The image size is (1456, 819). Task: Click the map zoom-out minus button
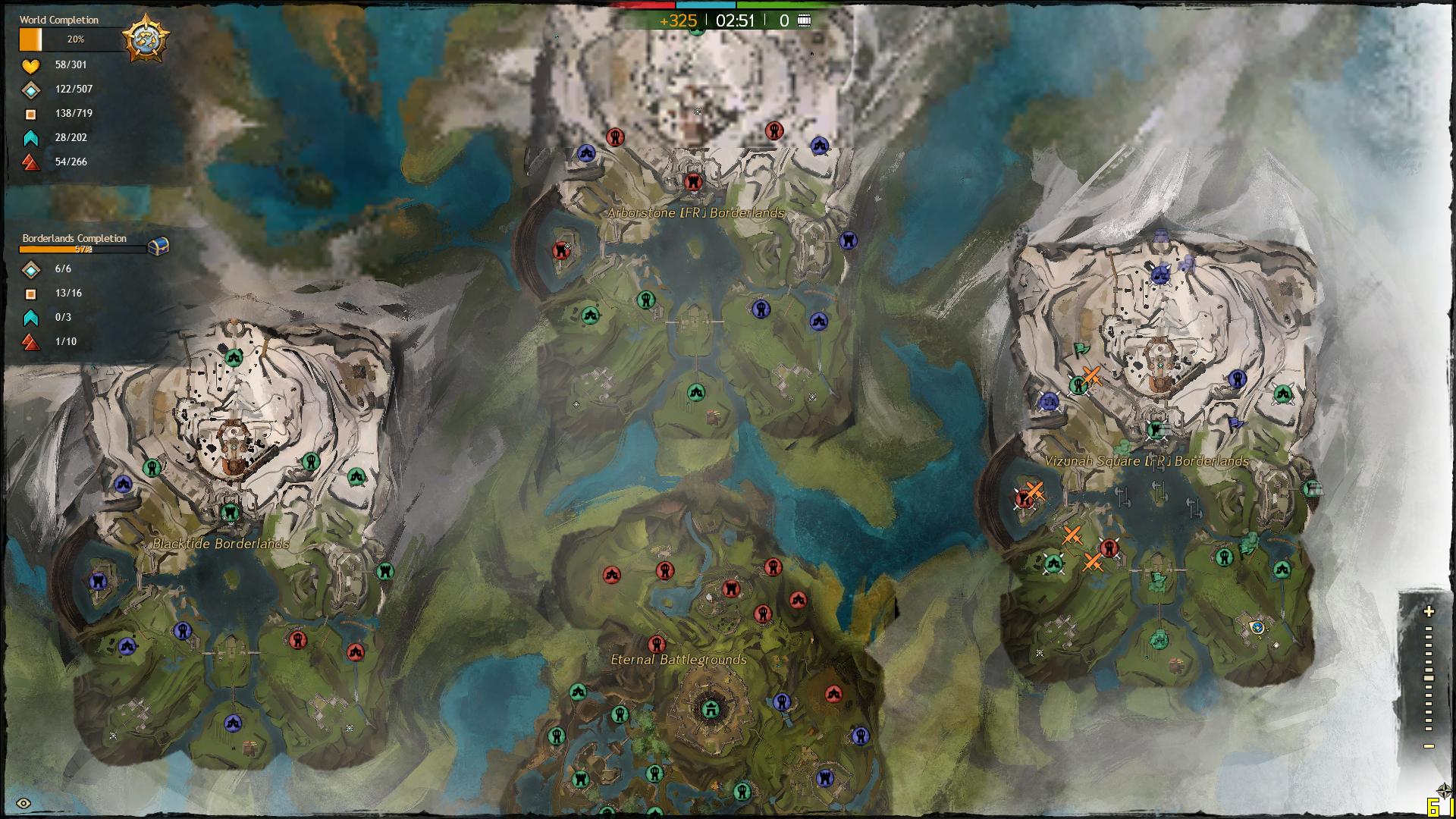pyautogui.click(x=1429, y=746)
